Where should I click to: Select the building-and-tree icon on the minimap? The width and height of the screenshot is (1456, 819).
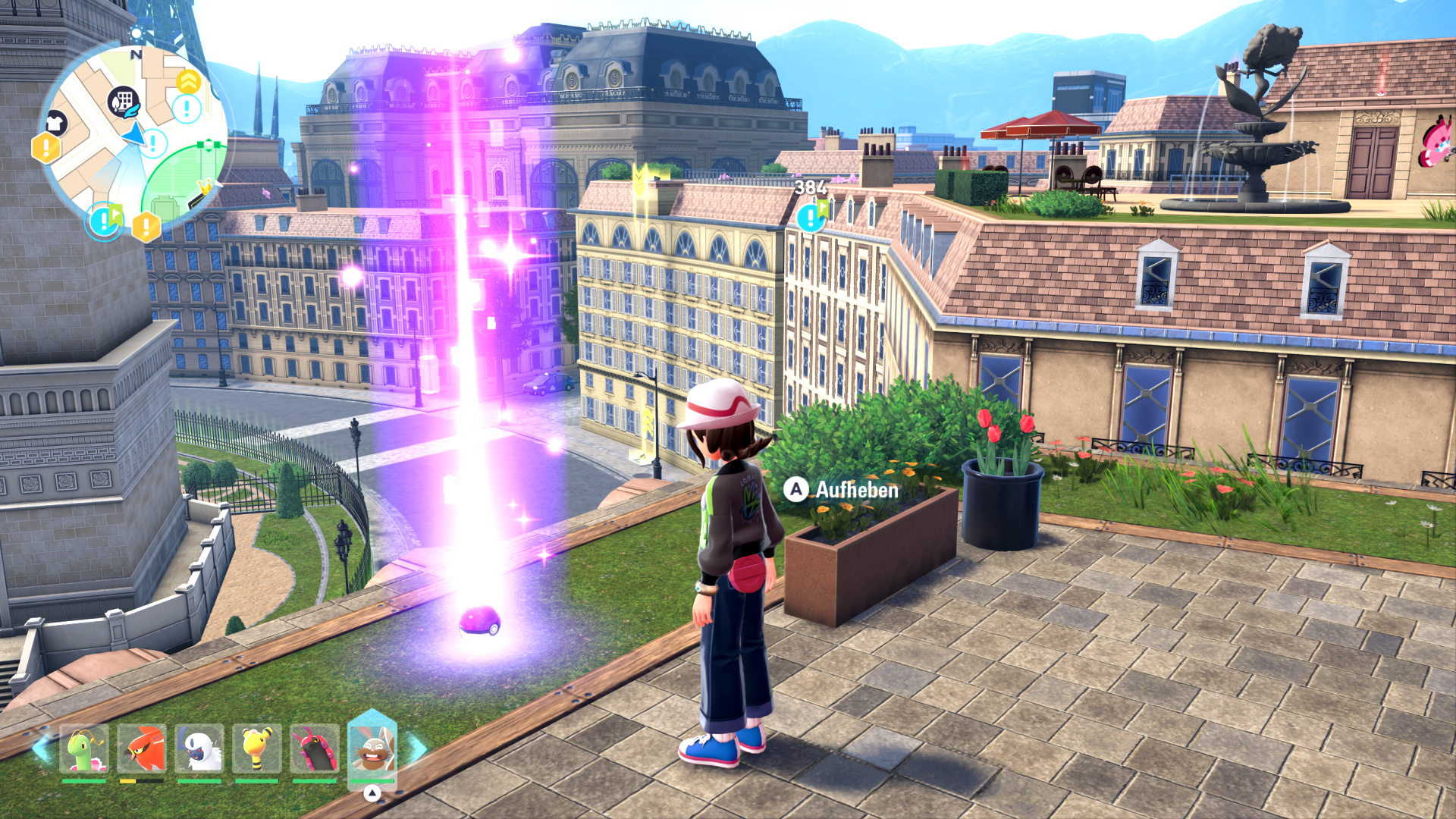coord(124,102)
